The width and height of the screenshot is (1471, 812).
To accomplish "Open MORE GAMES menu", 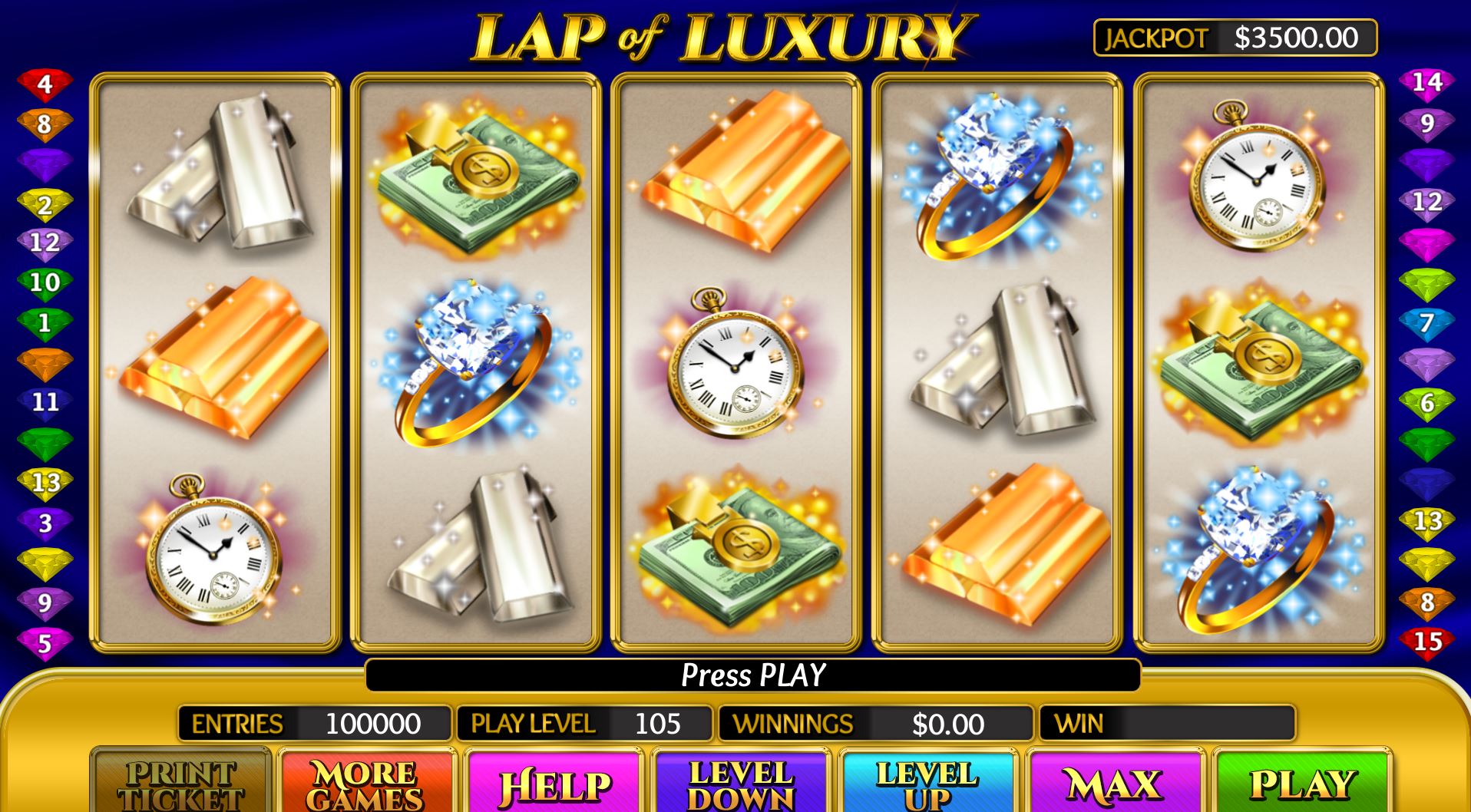I will (367, 784).
